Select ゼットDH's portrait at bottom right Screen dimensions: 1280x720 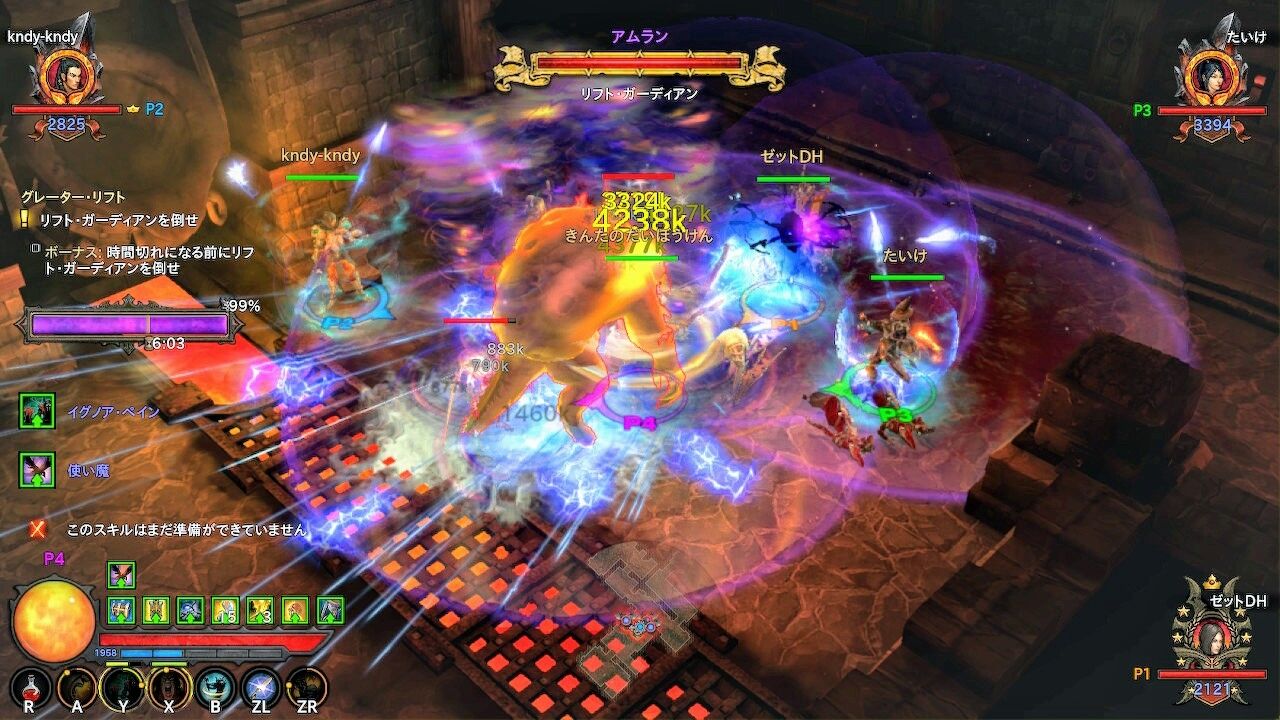coord(1211,640)
